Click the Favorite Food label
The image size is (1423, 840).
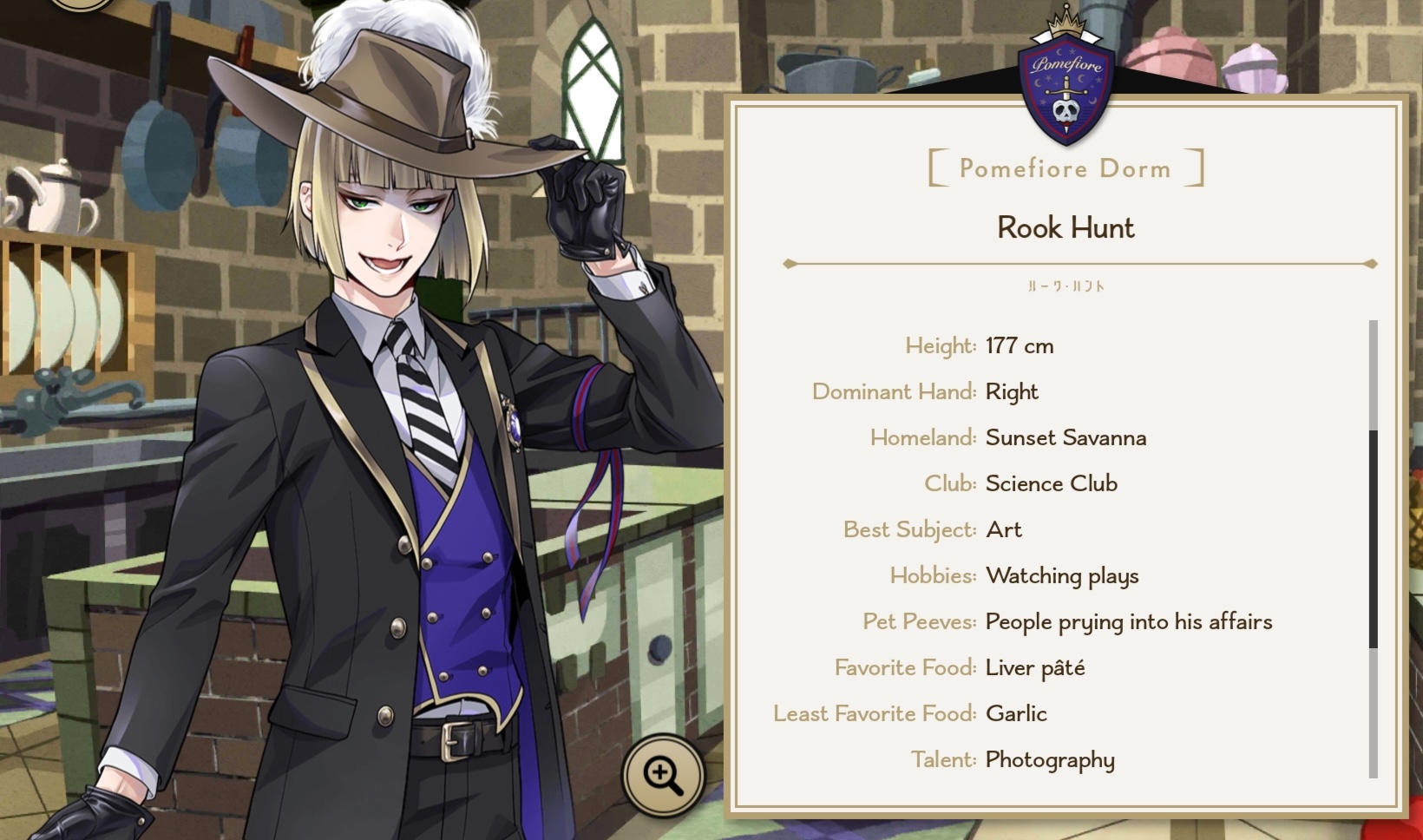[x=905, y=667]
